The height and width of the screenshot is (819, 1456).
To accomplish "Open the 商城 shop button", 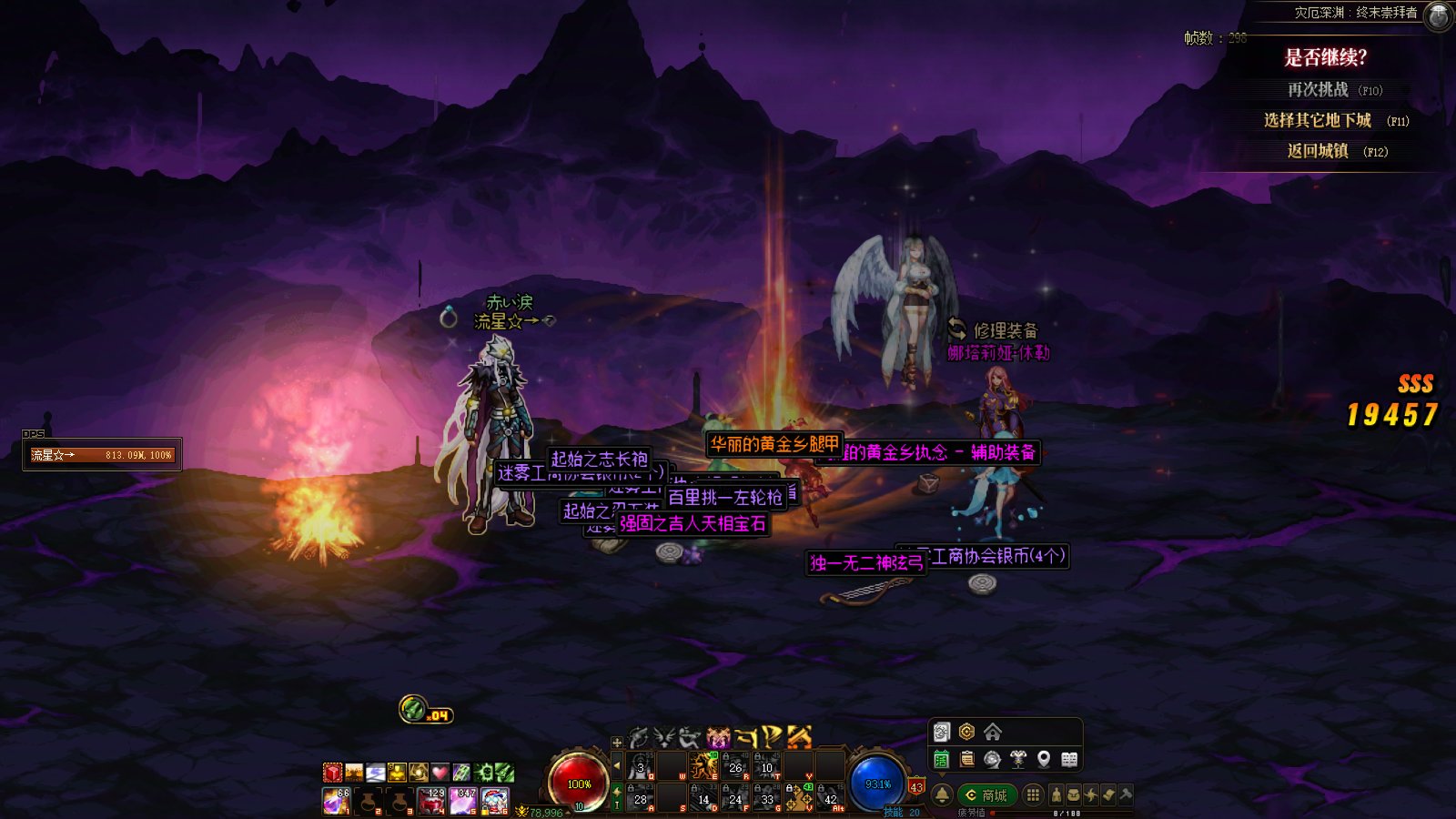I will coord(986,795).
